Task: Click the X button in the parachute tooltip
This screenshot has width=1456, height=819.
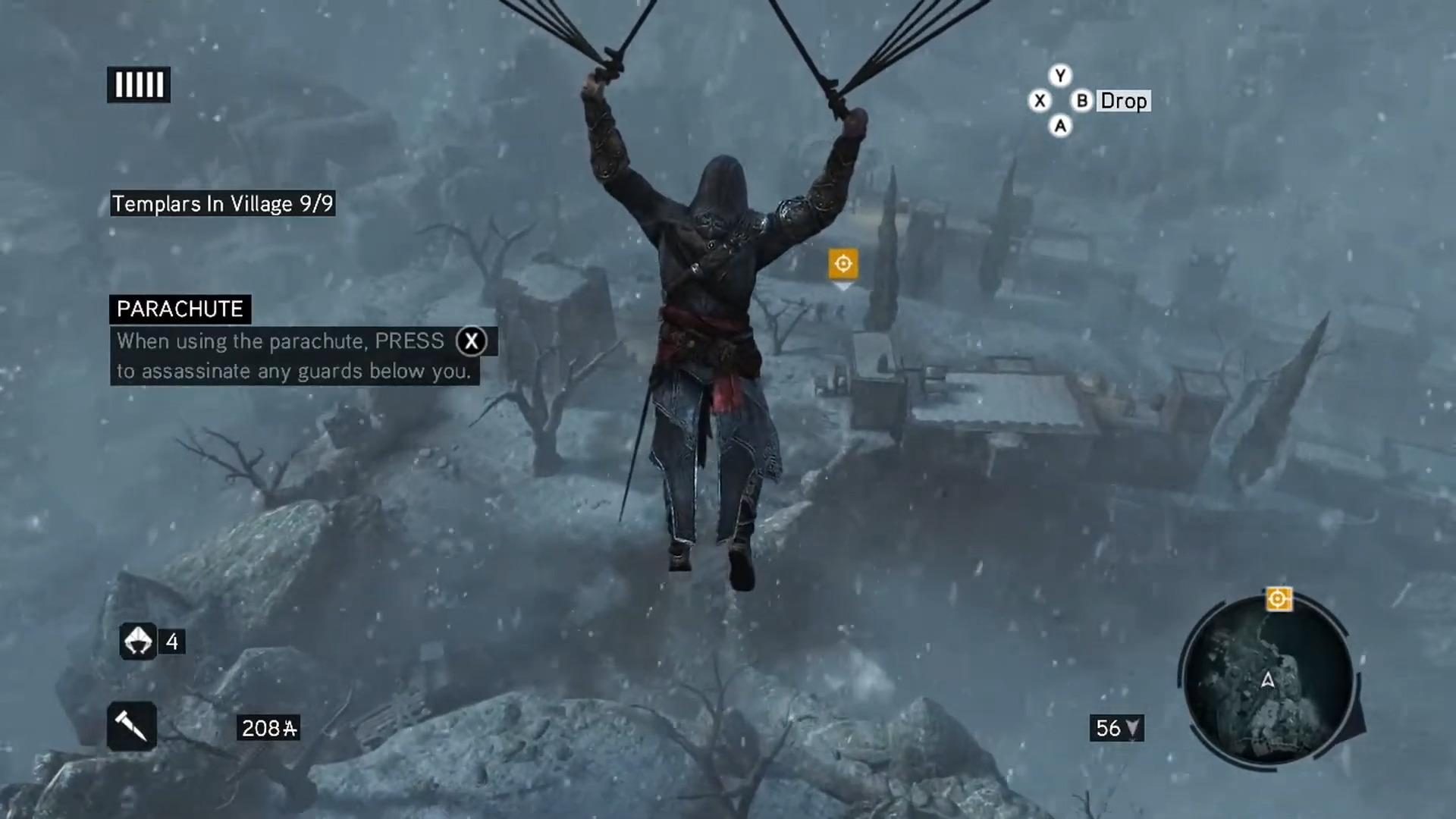Action: [x=472, y=341]
